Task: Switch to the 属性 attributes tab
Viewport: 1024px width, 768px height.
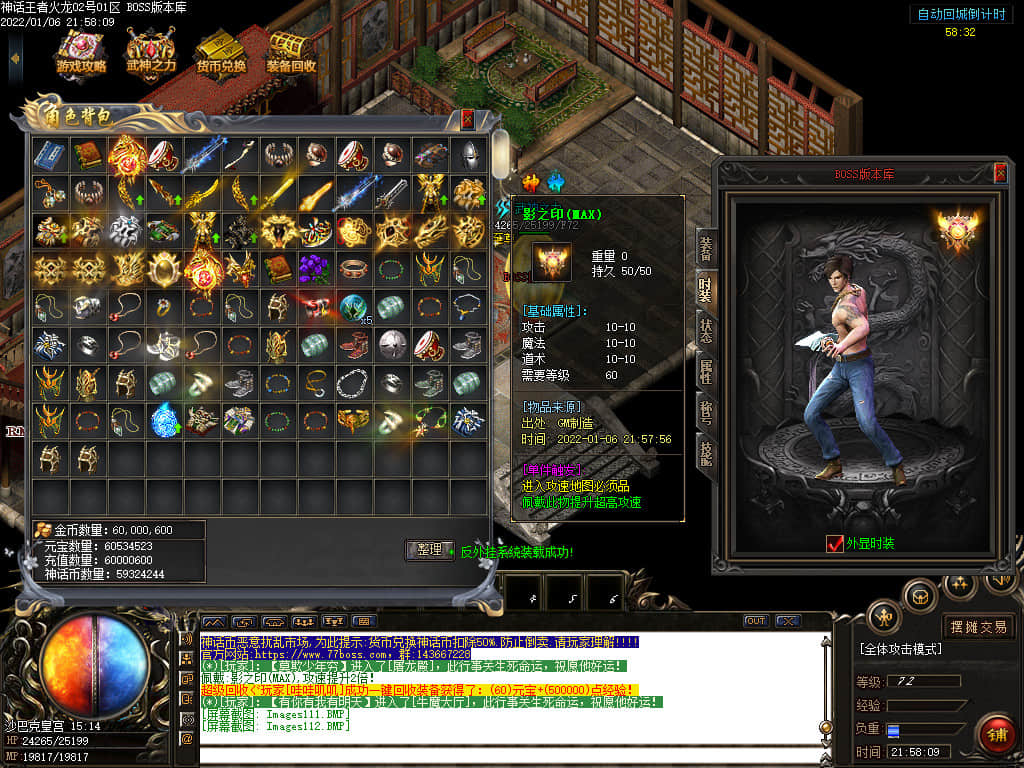Action: [x=706, y=372]
